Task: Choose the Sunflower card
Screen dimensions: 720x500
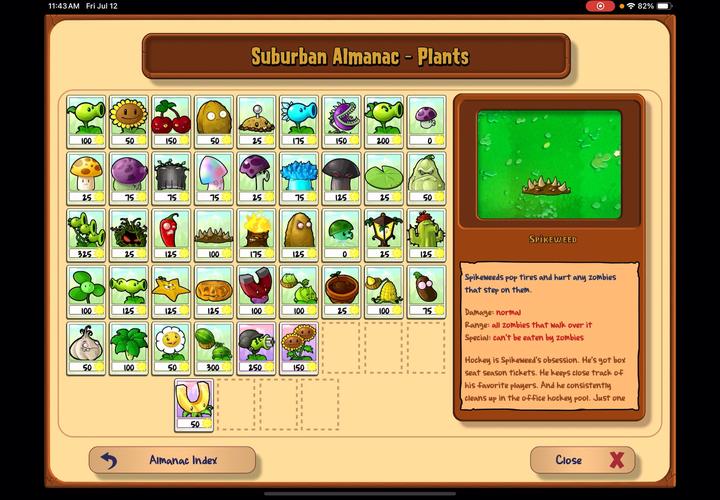Action: tap(128, 121)
